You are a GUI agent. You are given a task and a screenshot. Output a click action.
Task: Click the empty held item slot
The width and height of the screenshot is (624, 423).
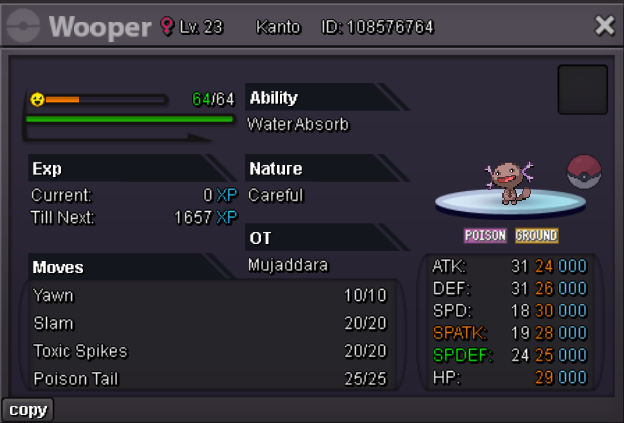(582, 89)
